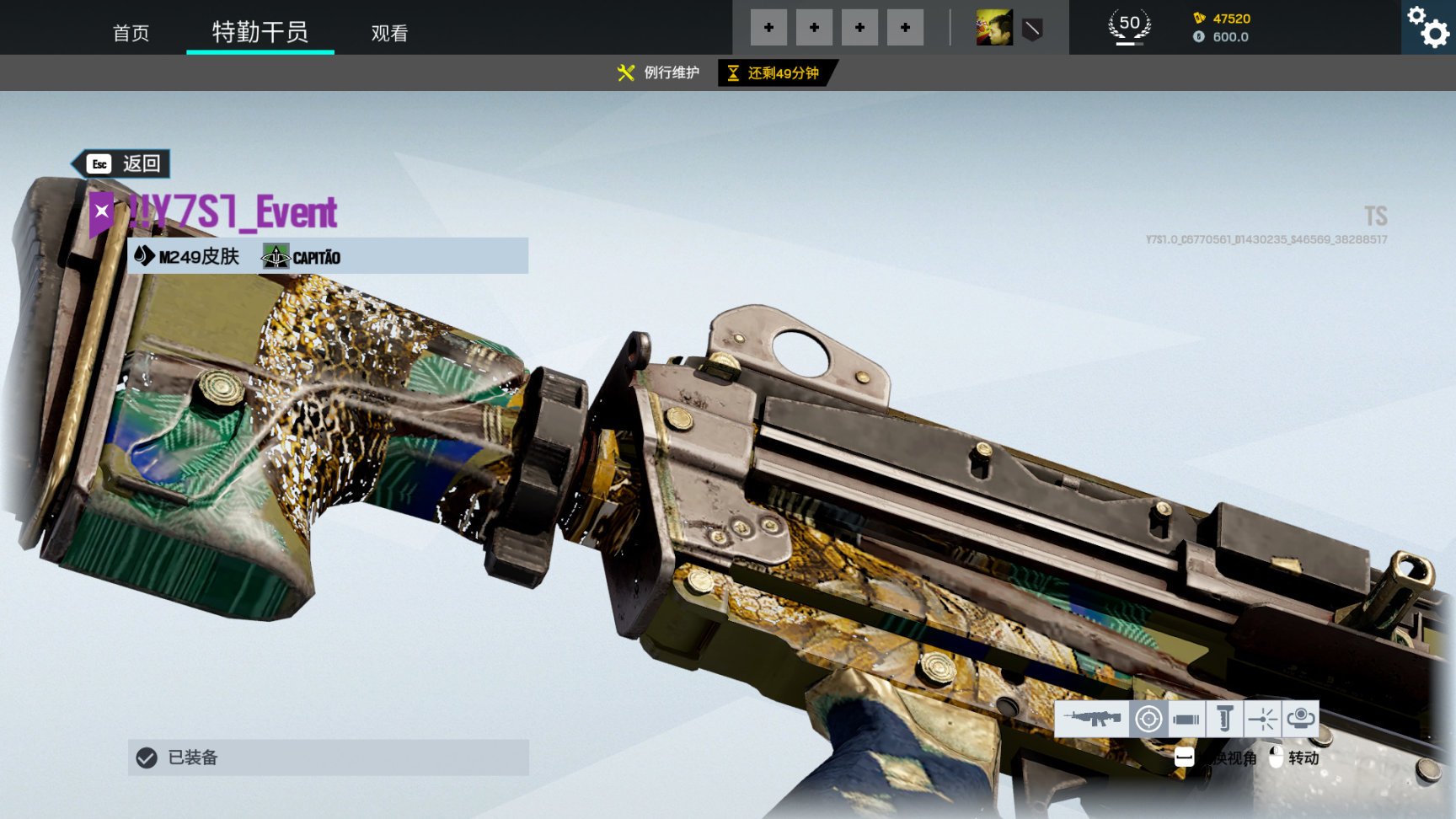Open the player avatar profile

tap(994, 28)
